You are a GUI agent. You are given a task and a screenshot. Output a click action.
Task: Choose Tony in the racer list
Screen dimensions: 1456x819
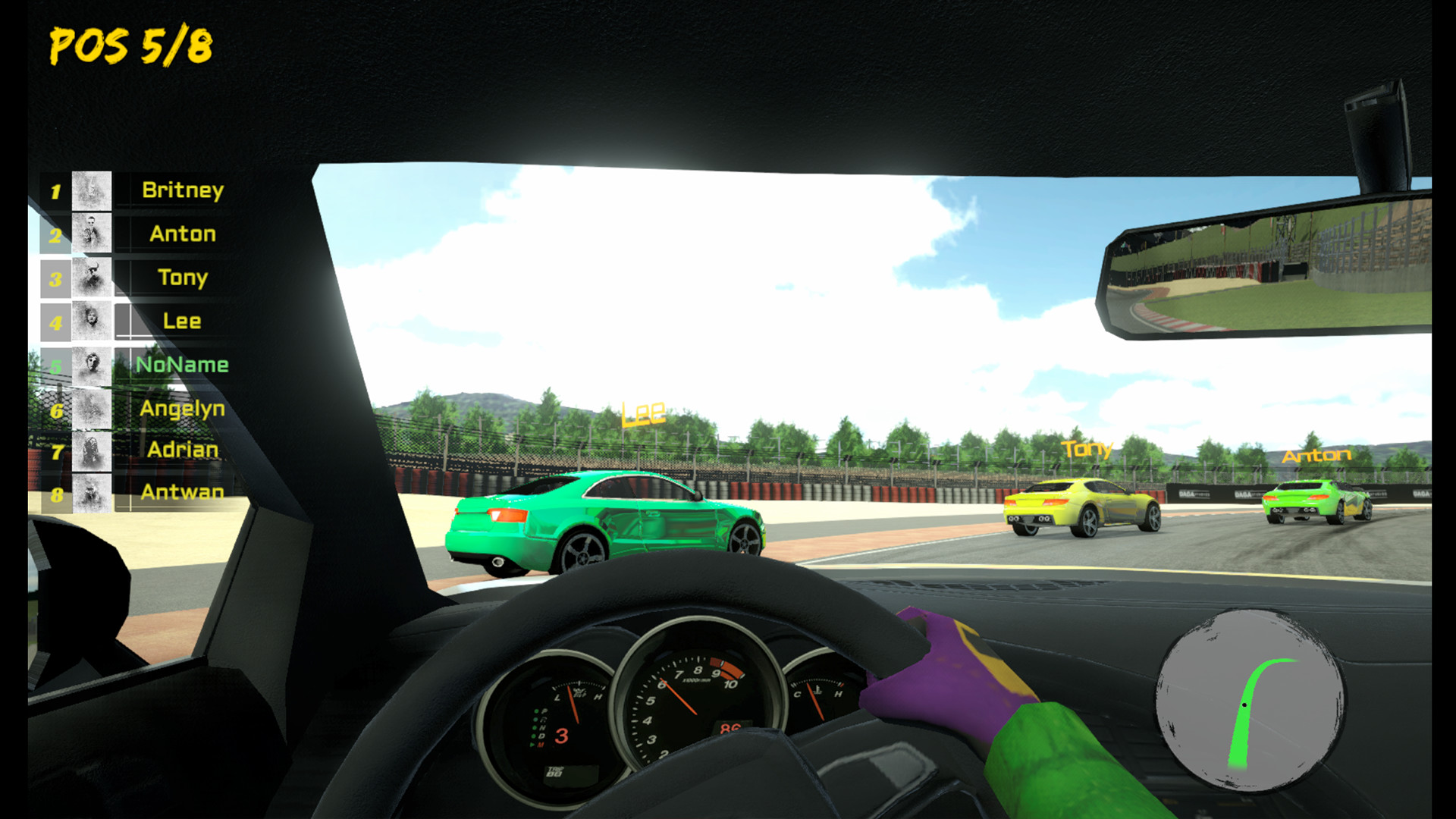[x=182, y=278]
